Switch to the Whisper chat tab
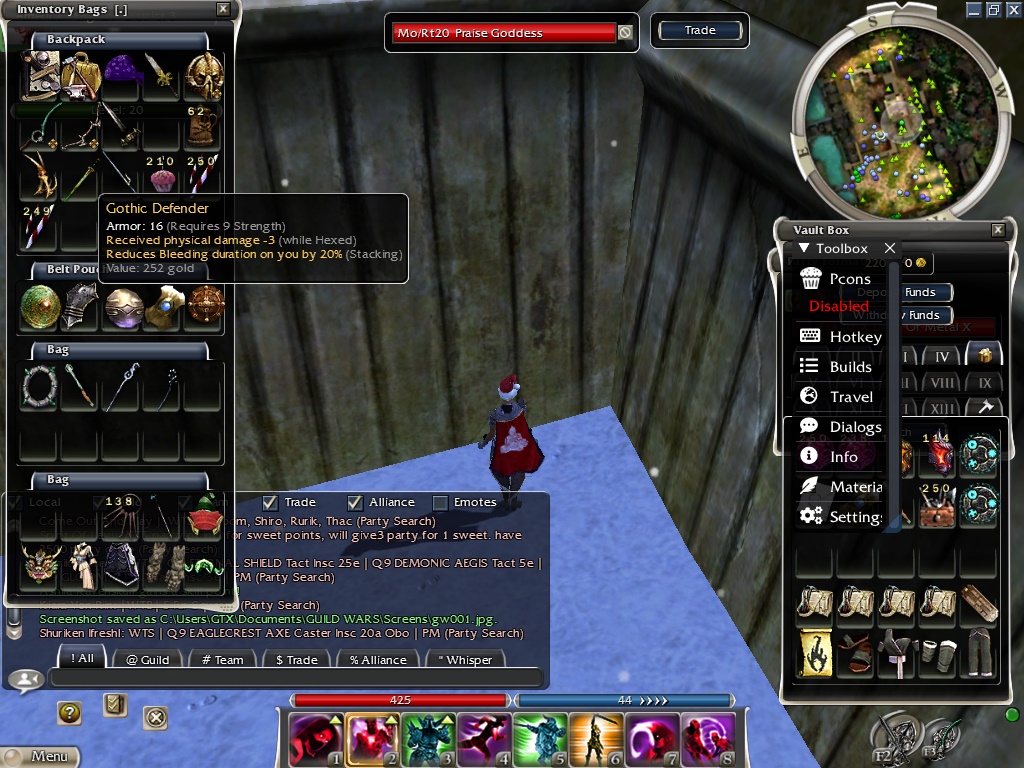1024x768 pixels. (x=464, y=659)
